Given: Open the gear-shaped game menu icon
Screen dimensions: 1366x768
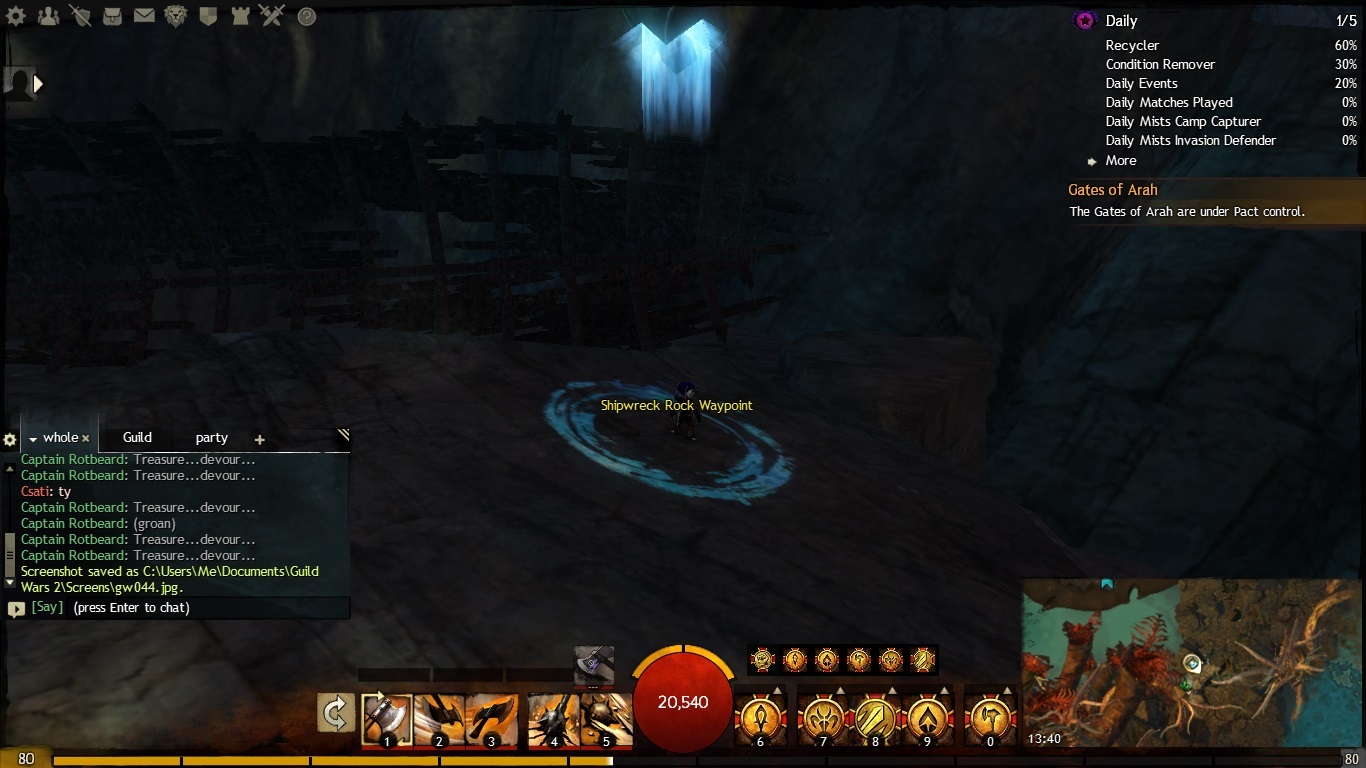Looking at the screenshot, I should 15,16.
